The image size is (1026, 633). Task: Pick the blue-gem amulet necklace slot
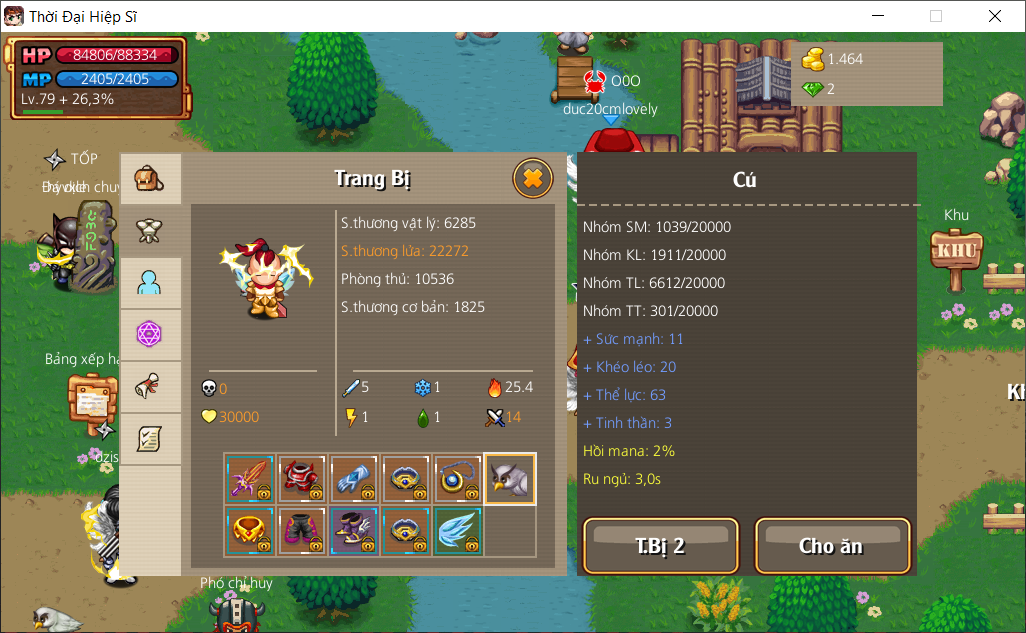(458, 479)
